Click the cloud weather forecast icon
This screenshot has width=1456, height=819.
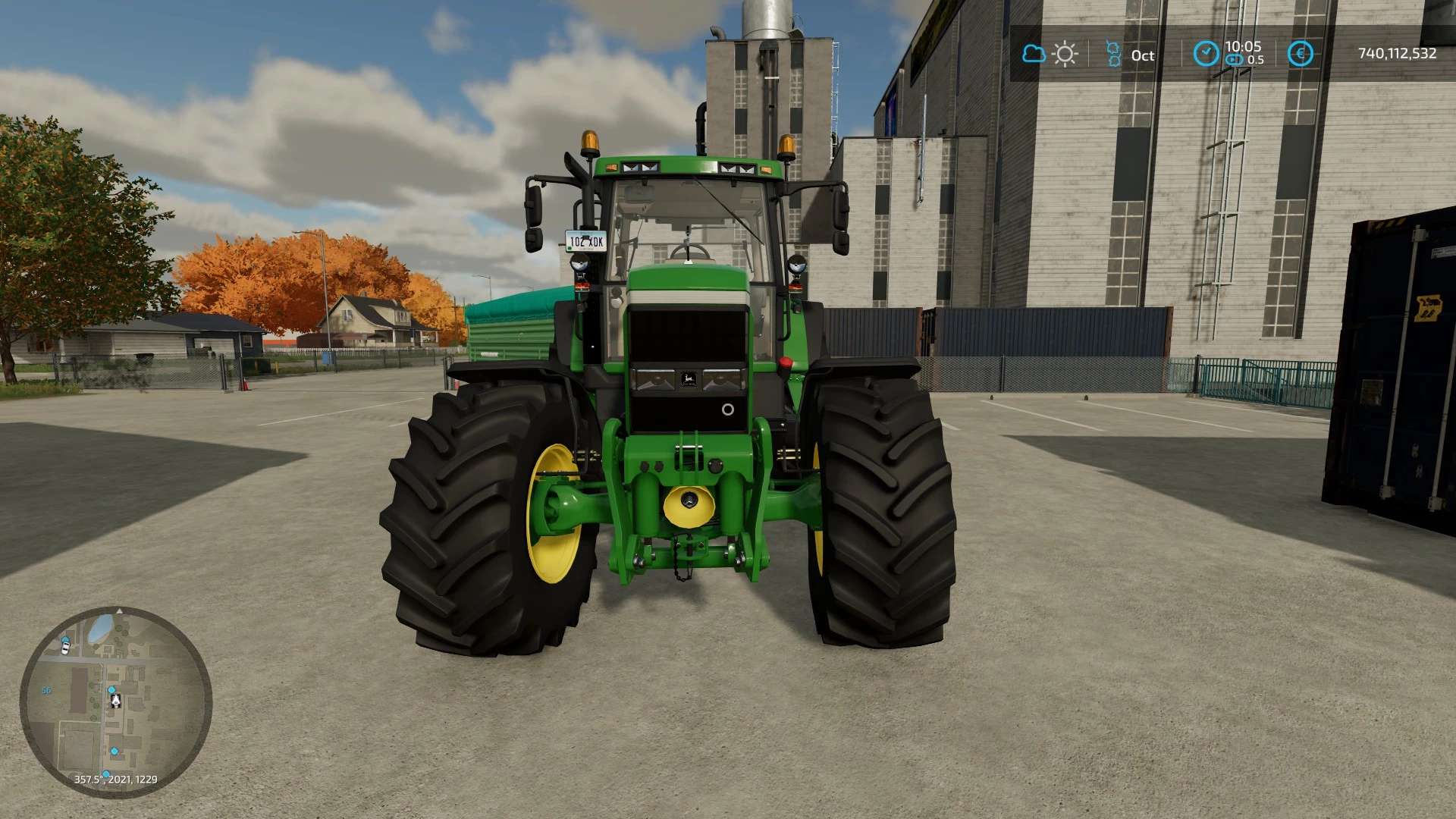[x=1033, y=54]
